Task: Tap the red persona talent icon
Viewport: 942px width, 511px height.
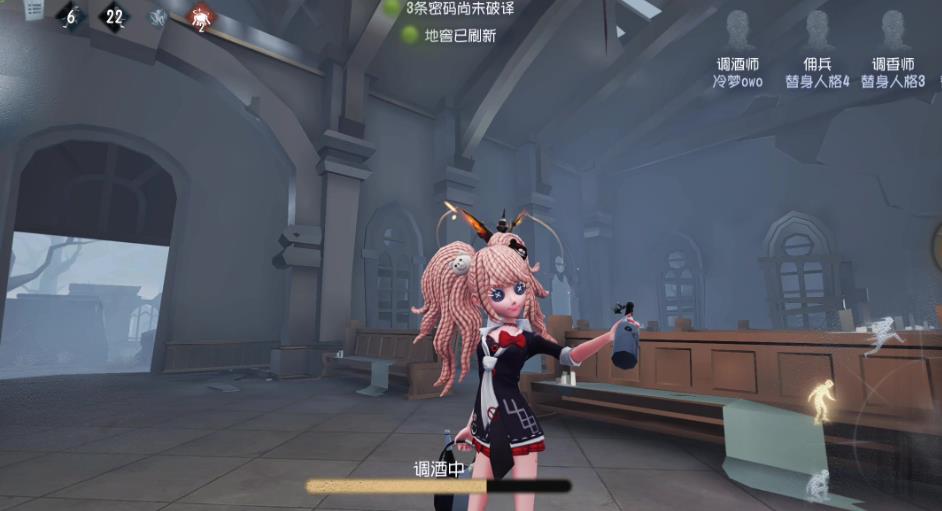Action: (202, 17)
